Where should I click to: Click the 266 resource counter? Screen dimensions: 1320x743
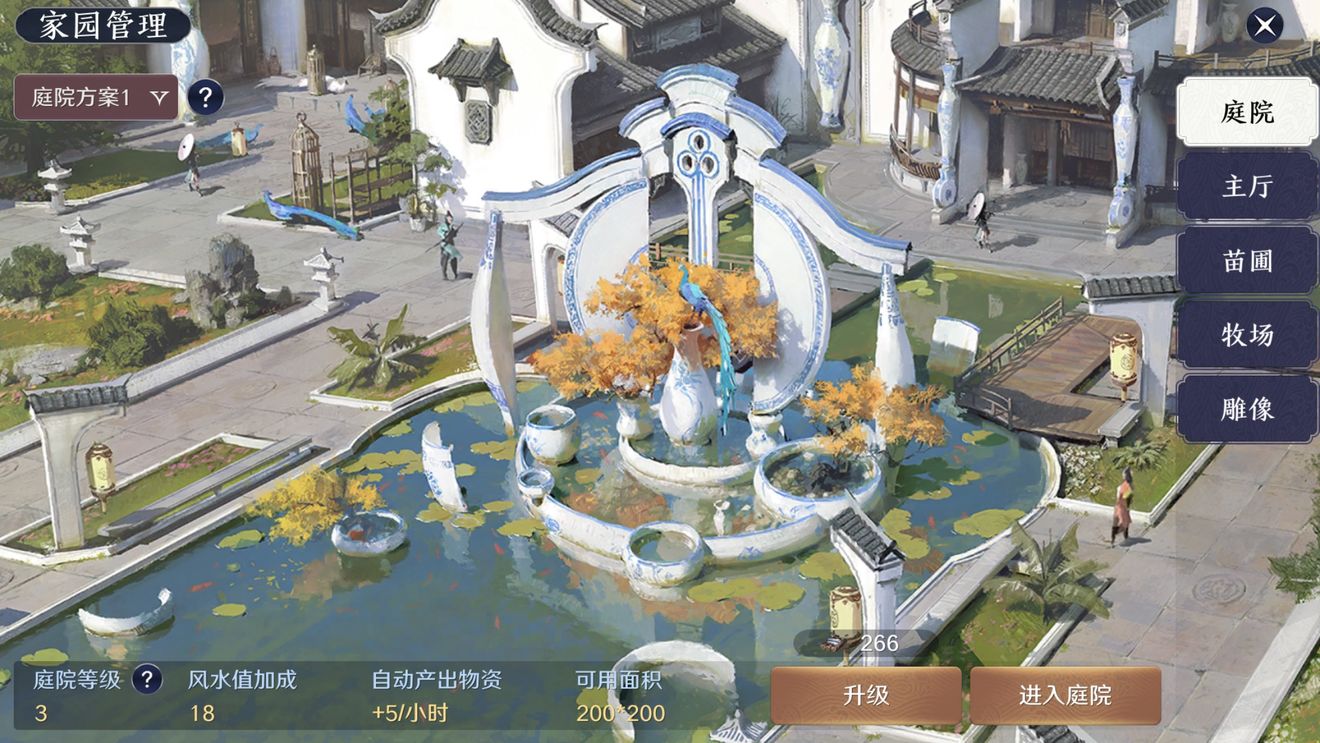(879, 643)
